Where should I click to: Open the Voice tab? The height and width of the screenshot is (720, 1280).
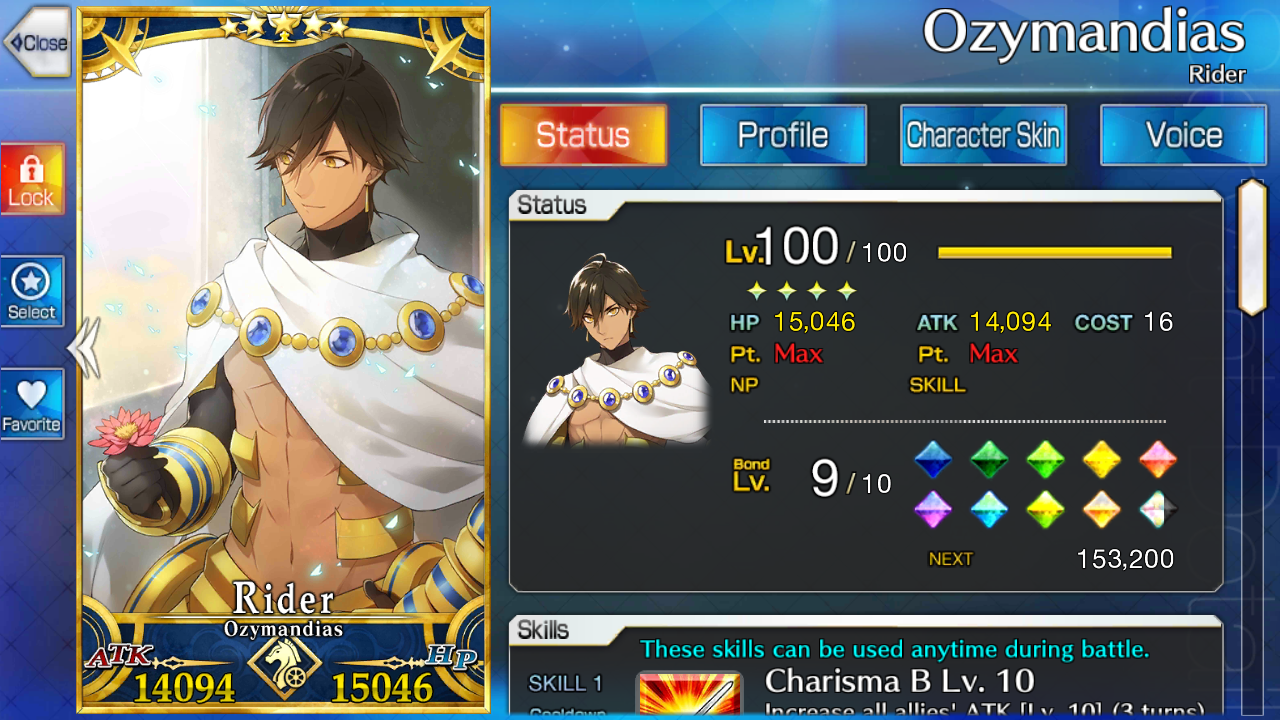pos(1183,135)
